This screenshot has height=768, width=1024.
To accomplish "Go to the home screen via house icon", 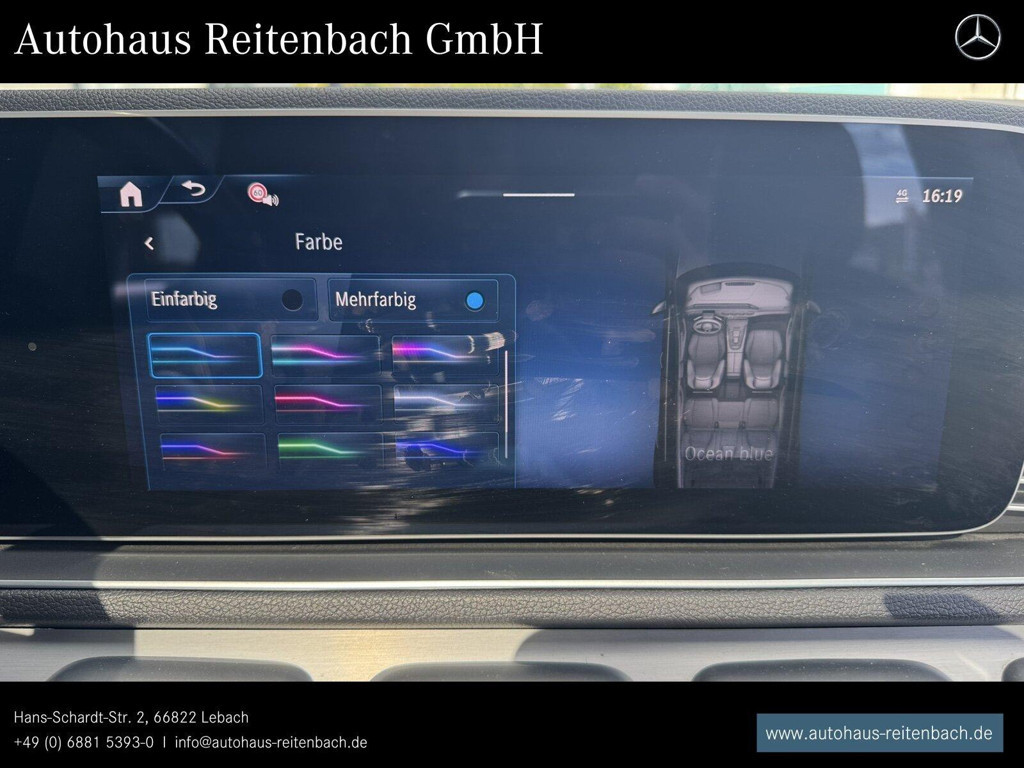I will [131, 194].
